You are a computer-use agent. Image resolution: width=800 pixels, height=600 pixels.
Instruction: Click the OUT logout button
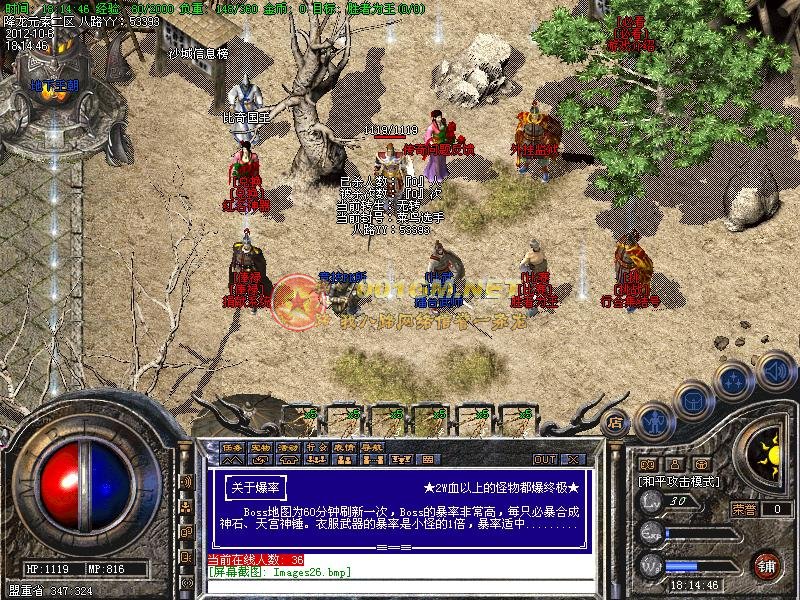(545, 460)
